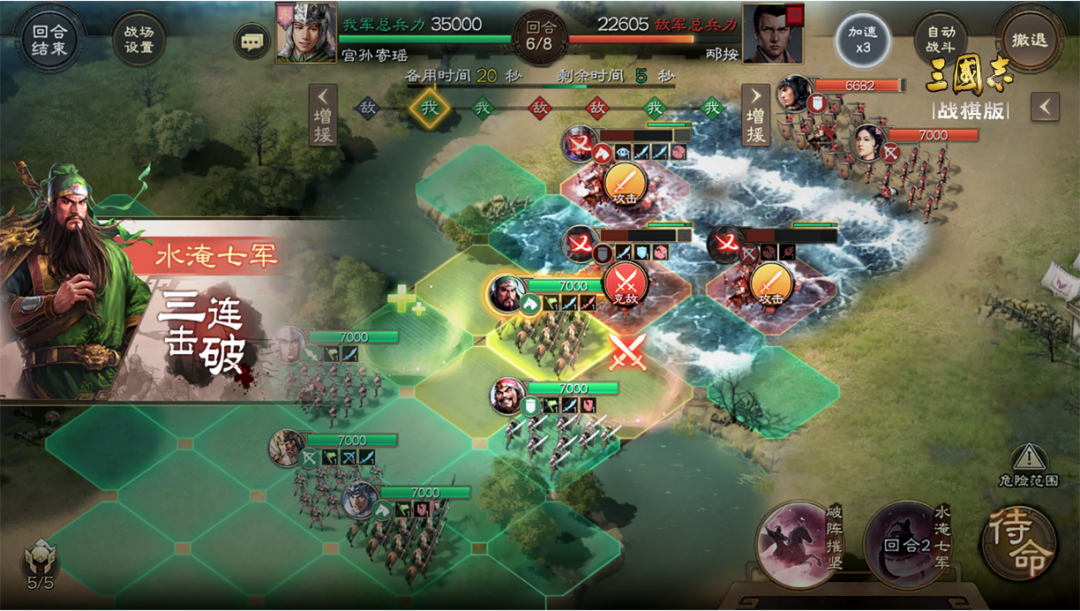
Task: Open the helmet troop counter 5/5
Action: click(40, 565)
